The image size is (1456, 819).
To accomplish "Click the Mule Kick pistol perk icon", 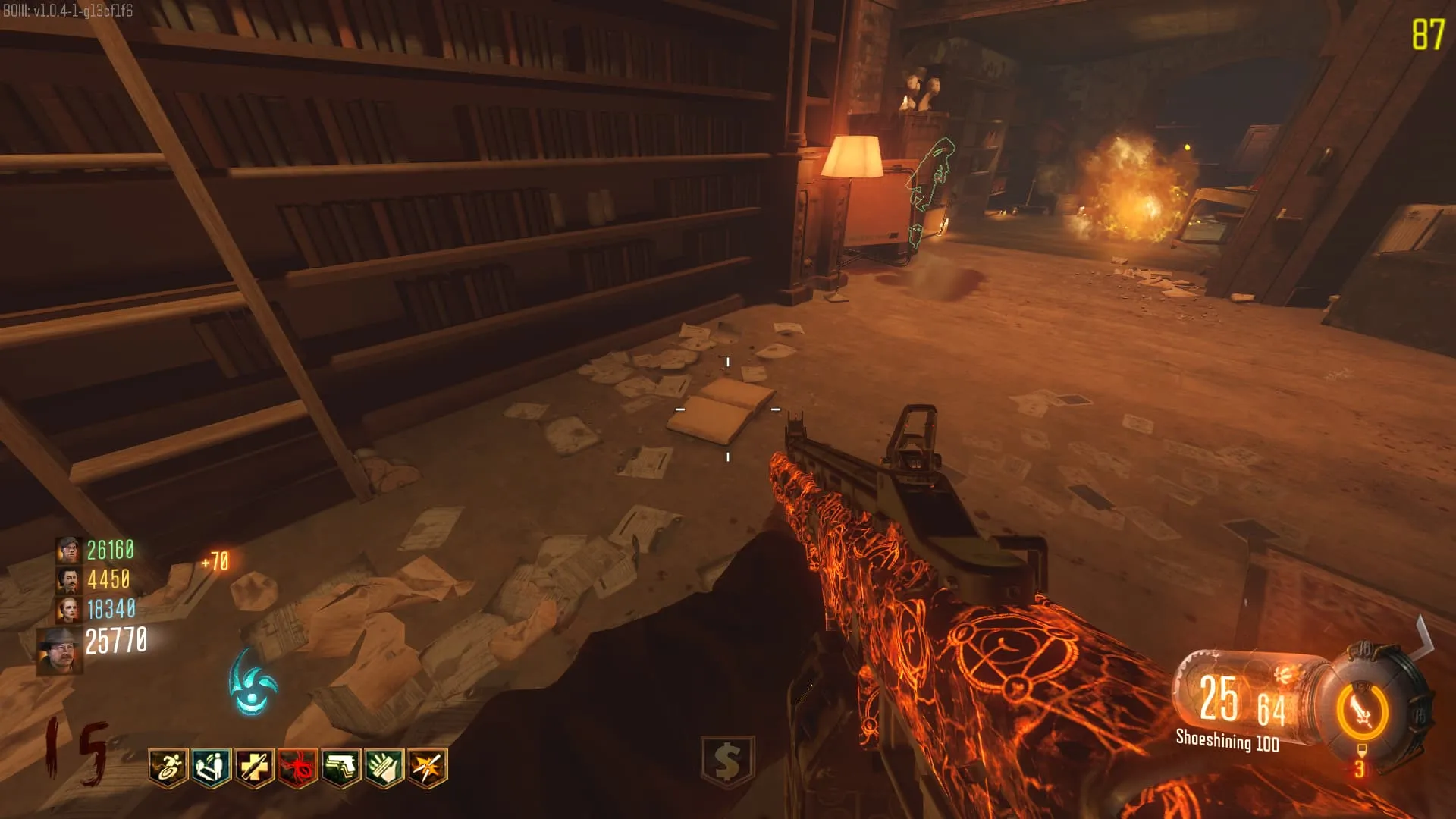I will 341,768.
